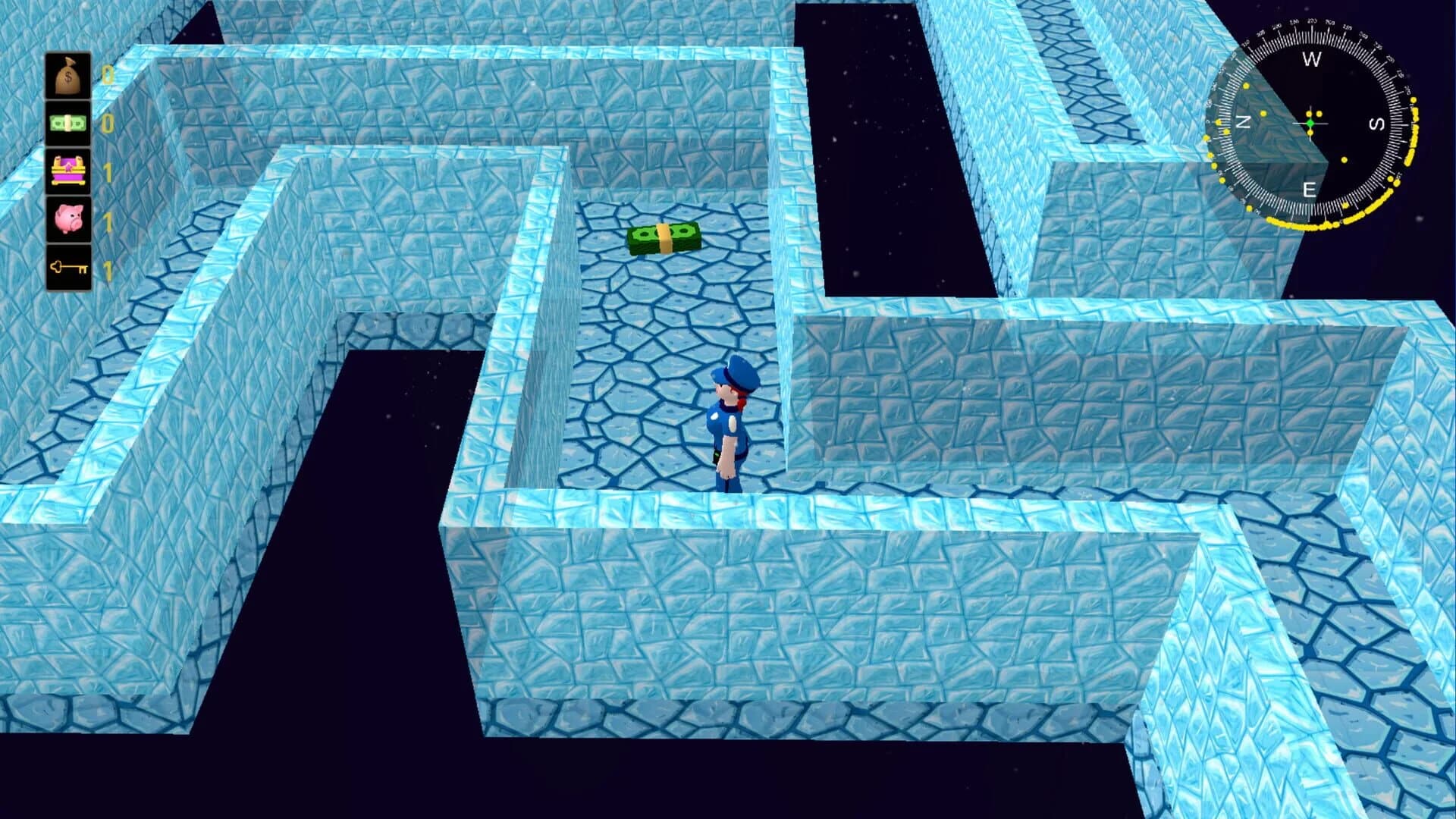
Task: Expand the HUD by clicking the chest slot
Action: tap(67, 173)
